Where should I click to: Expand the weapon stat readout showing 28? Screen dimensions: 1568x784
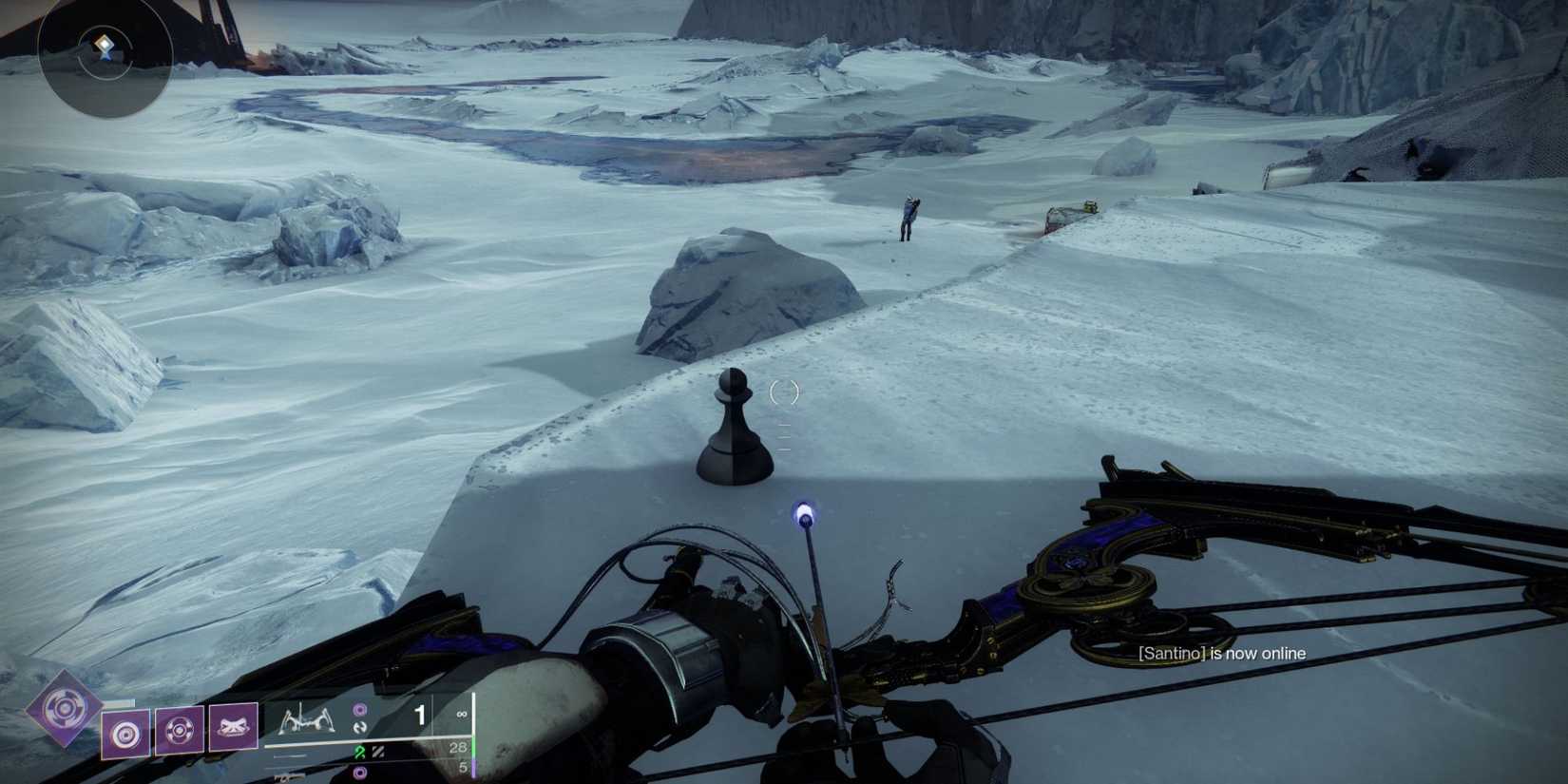click(459, 749)
